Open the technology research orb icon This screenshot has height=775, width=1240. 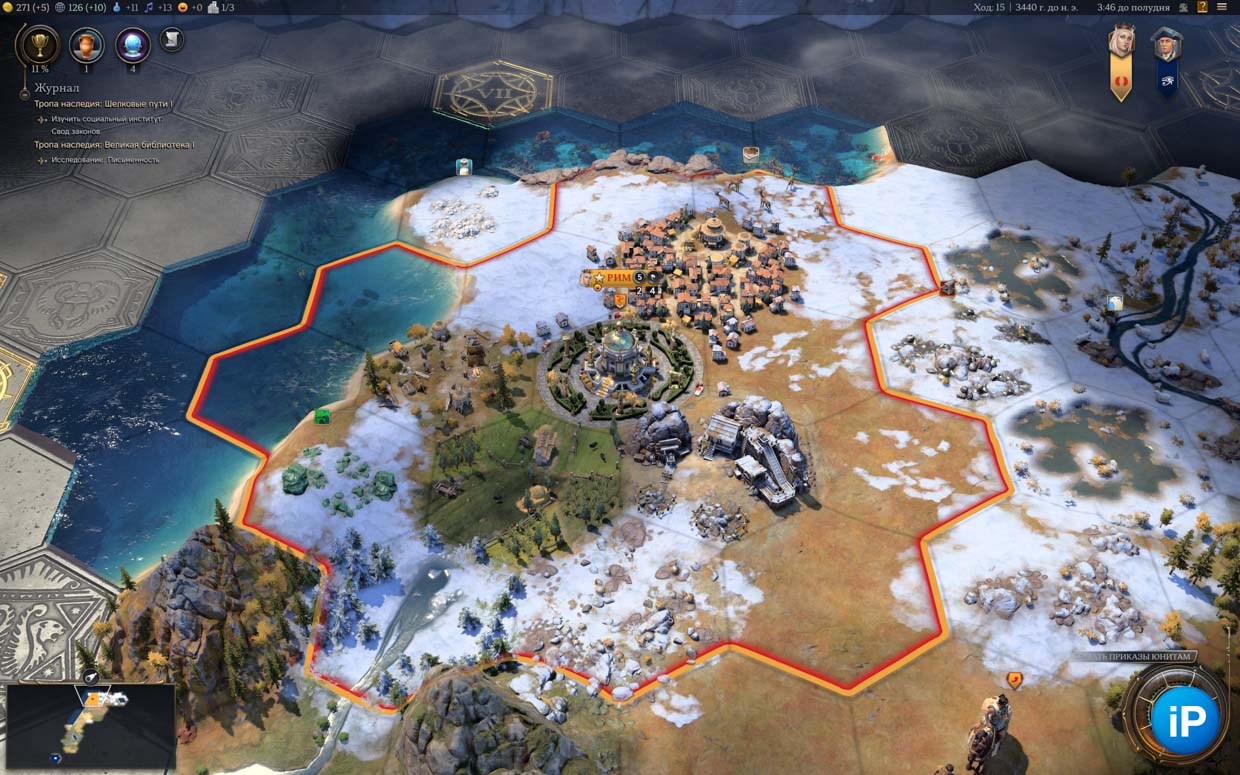[x=133, y=45]
